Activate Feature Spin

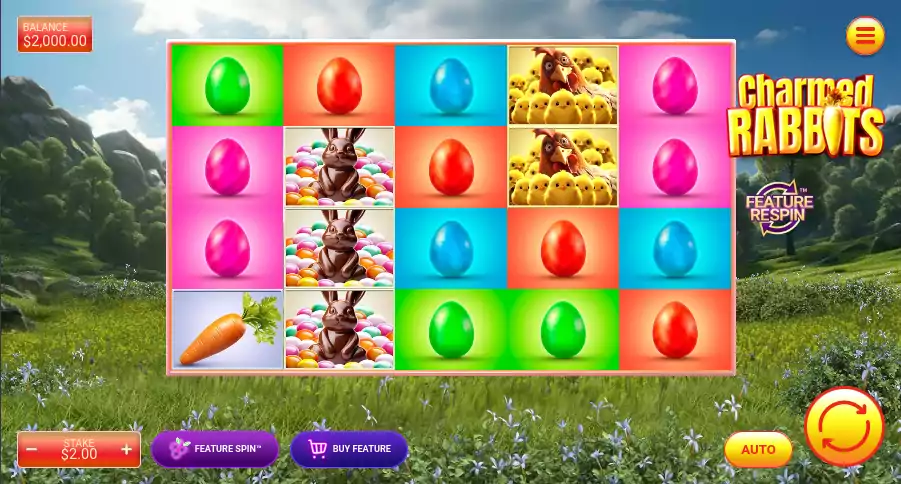pos(215,449)
